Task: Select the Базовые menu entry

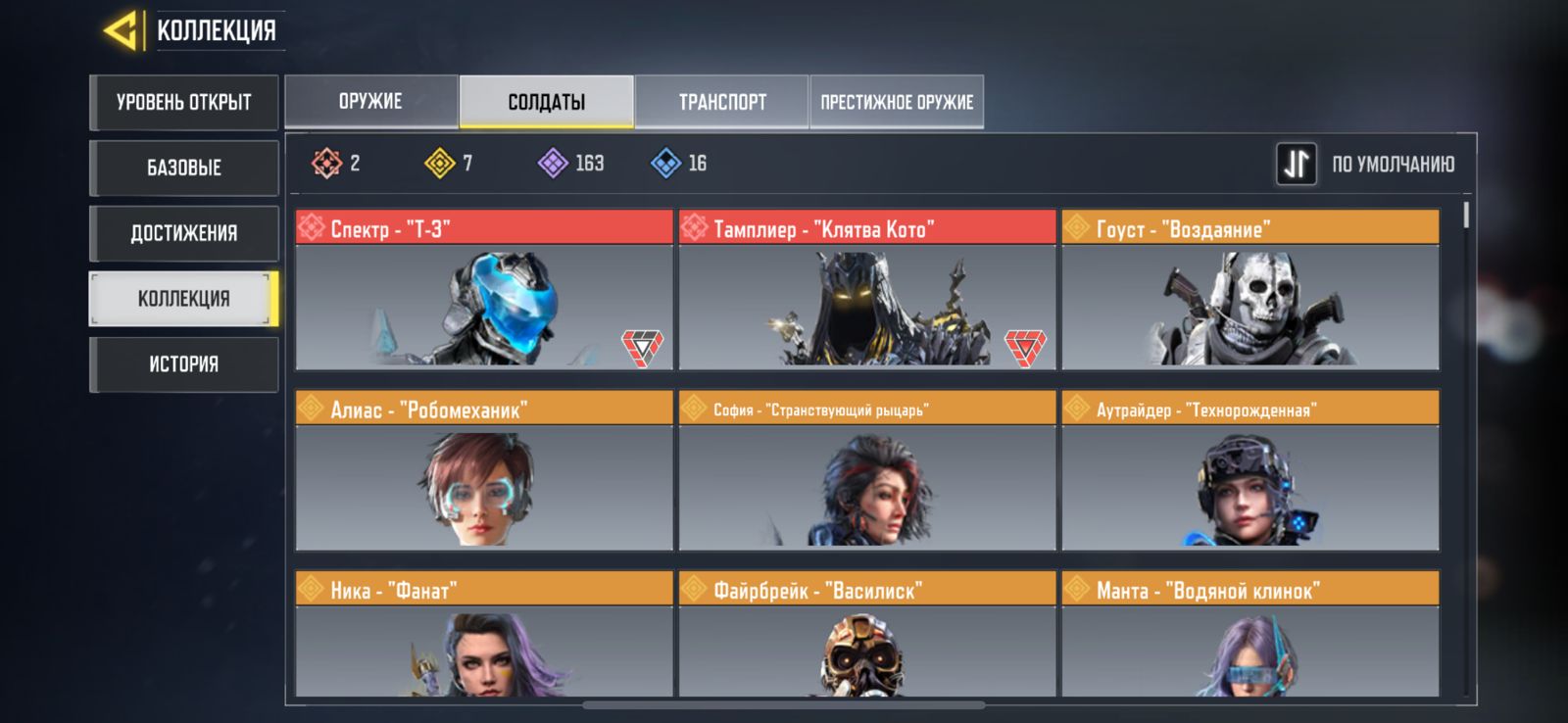Action: click(184, 168)
